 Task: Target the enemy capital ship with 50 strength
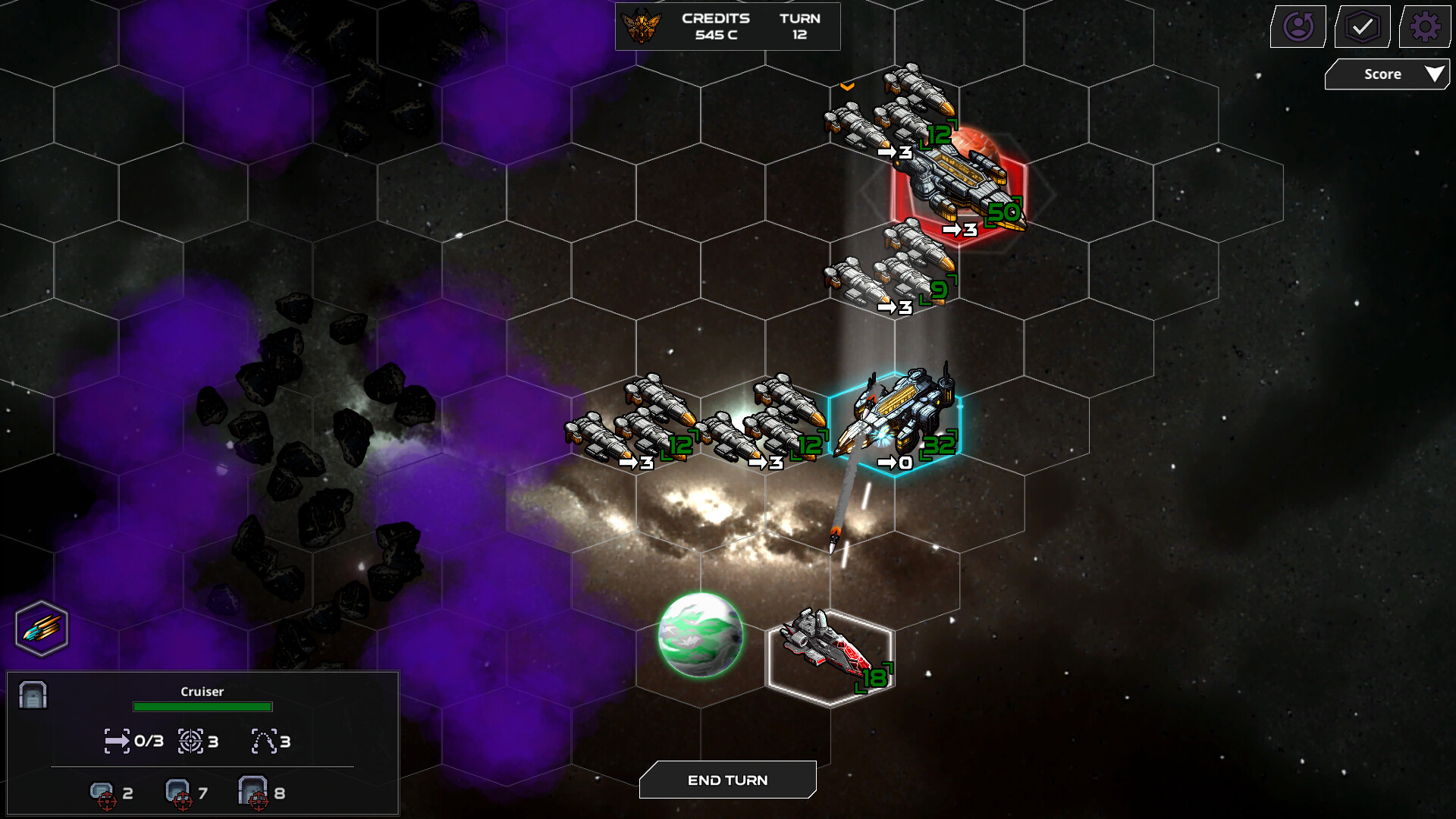pos(959,184)
